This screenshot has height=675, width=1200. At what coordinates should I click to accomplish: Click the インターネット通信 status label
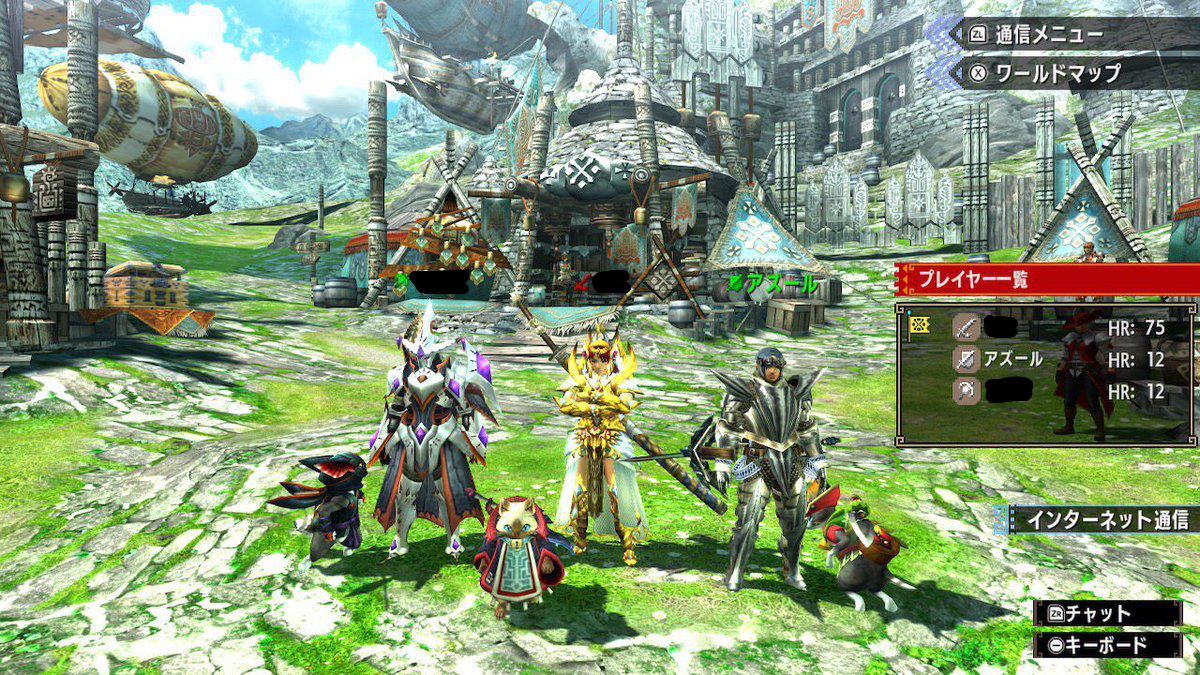1100,519
